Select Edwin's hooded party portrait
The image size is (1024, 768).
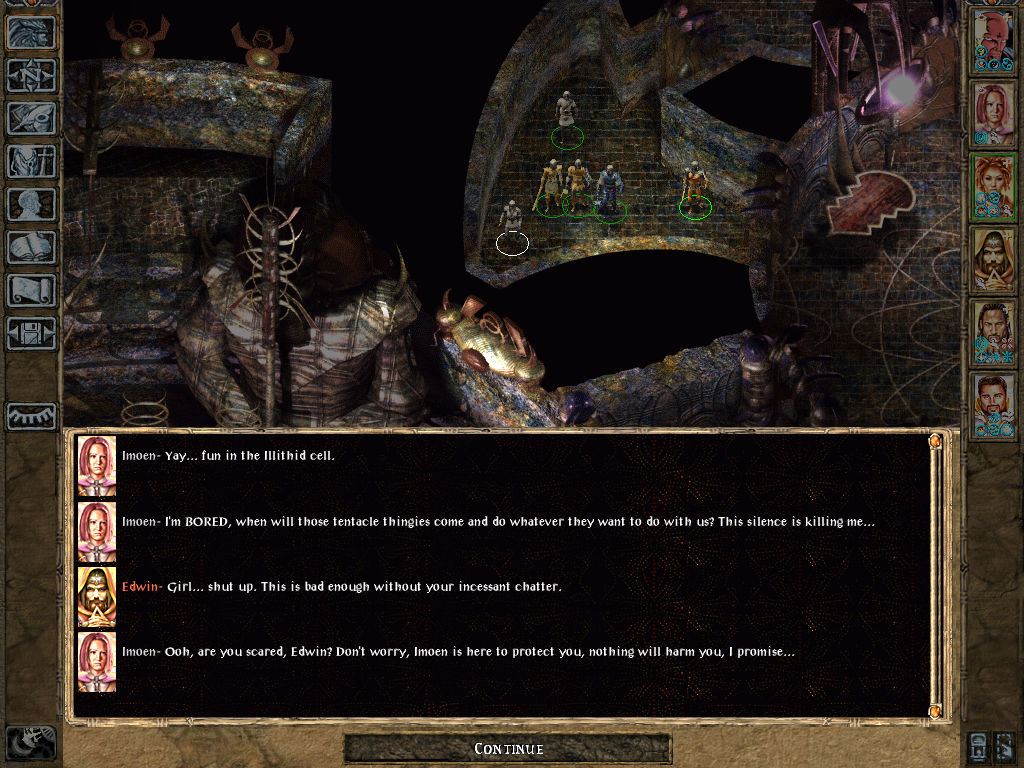point(994,260)
